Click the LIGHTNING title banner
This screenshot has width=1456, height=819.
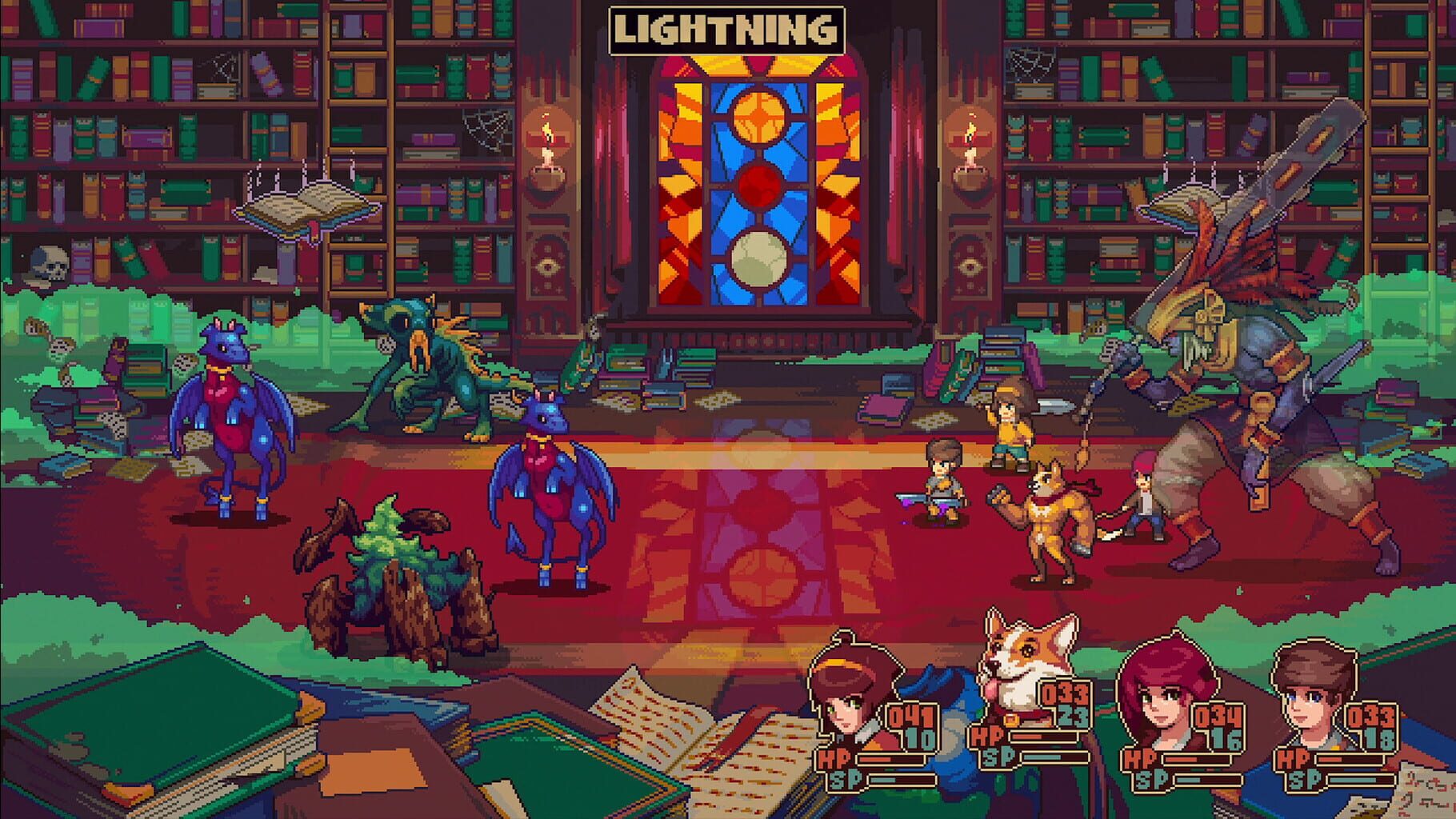[722, 28]
